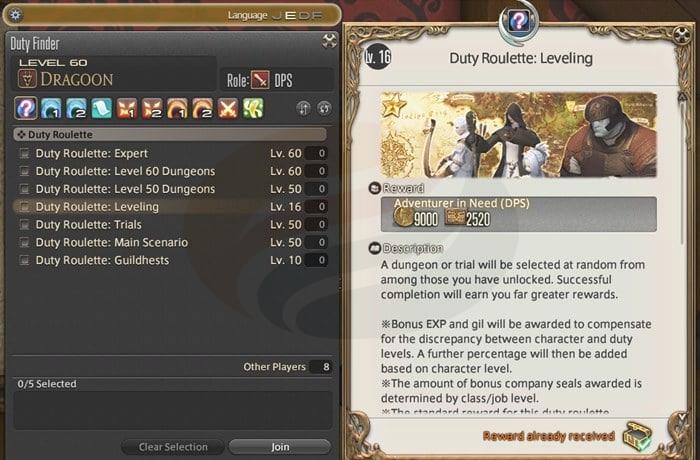700x460 pixels.
Task: Switch to the teal scroll category tab
Action: [x=102, y=108]
